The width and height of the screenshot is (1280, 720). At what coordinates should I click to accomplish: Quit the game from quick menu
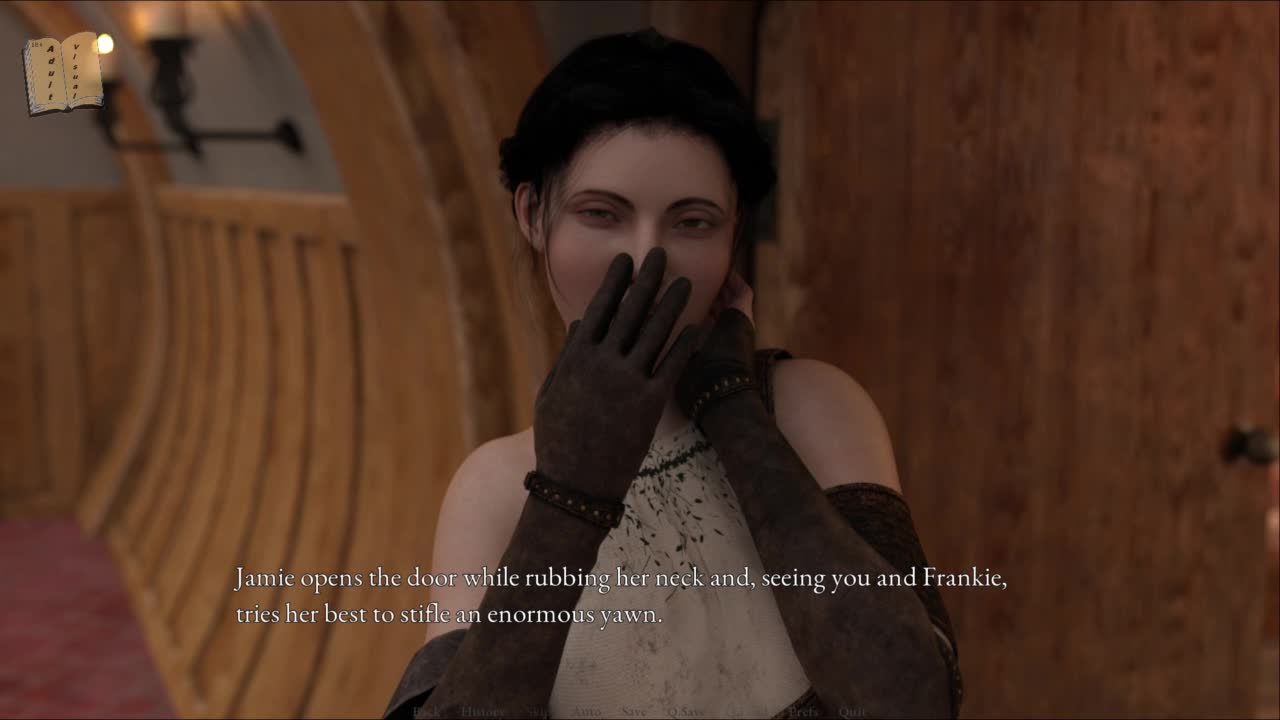coord(853,711)
